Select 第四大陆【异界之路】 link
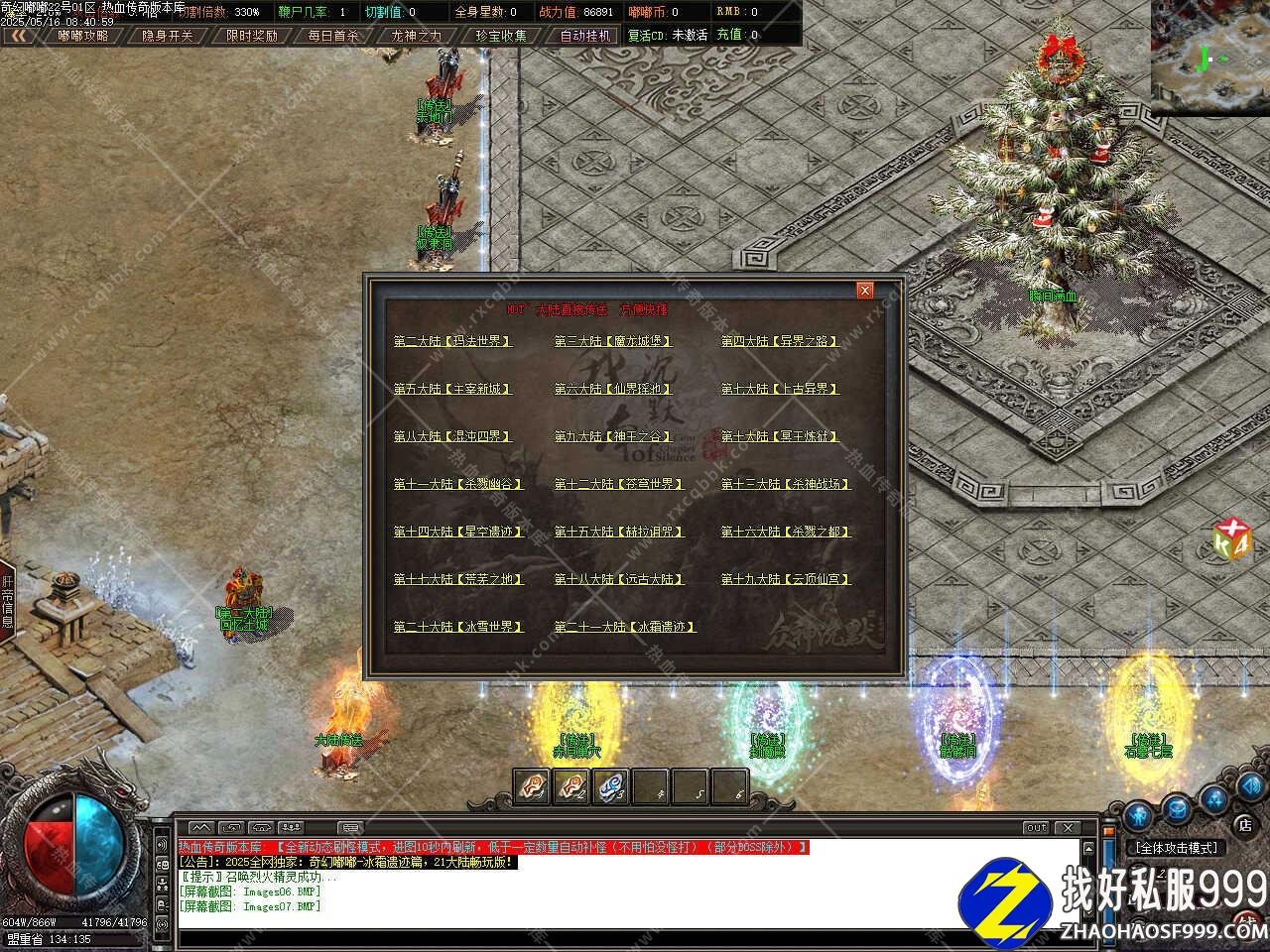1270x952 pixels. coord(779,341)
